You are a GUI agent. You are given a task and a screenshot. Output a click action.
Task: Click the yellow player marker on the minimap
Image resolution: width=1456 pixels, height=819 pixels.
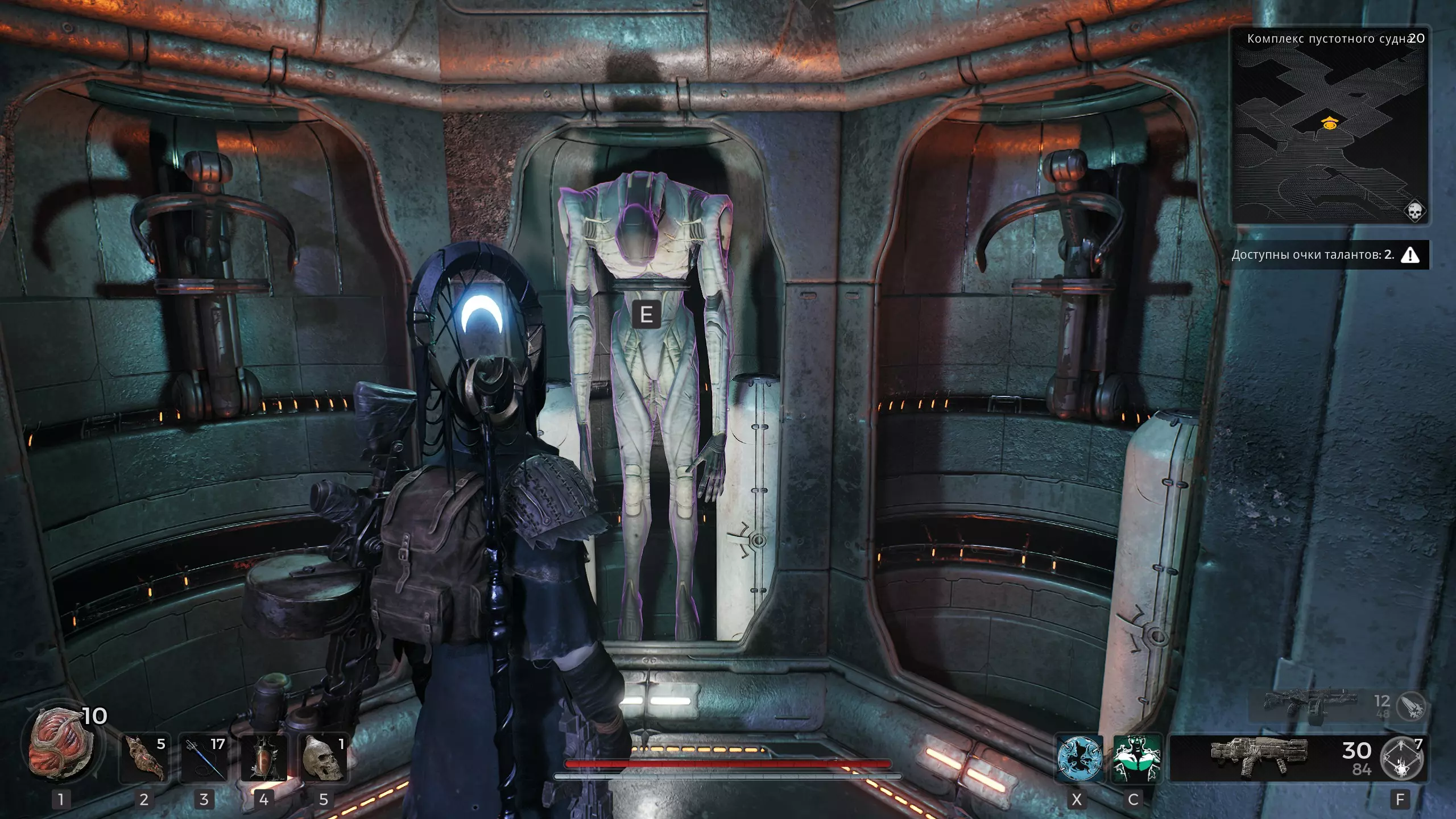(1329, 123)
